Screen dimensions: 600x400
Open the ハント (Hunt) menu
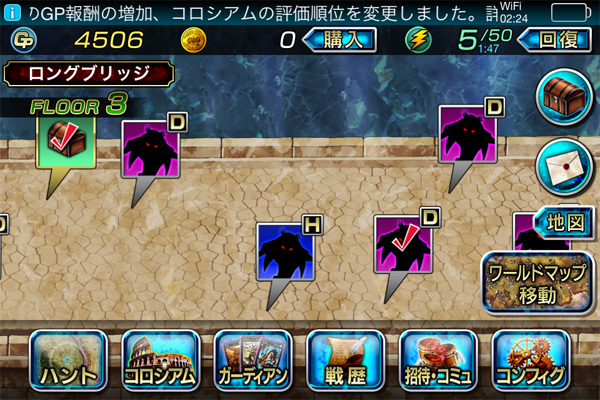point(69,361)
